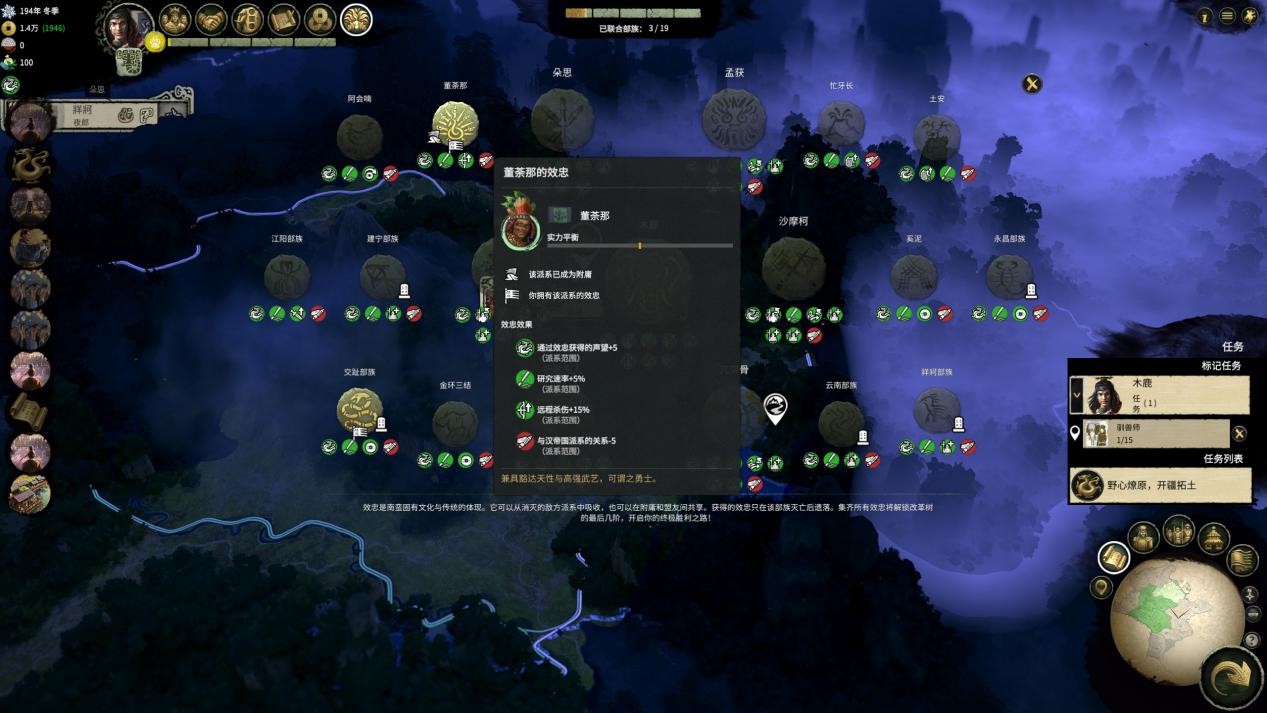
Task: Open the game menu with three lines
Action: coord(1227,16)
